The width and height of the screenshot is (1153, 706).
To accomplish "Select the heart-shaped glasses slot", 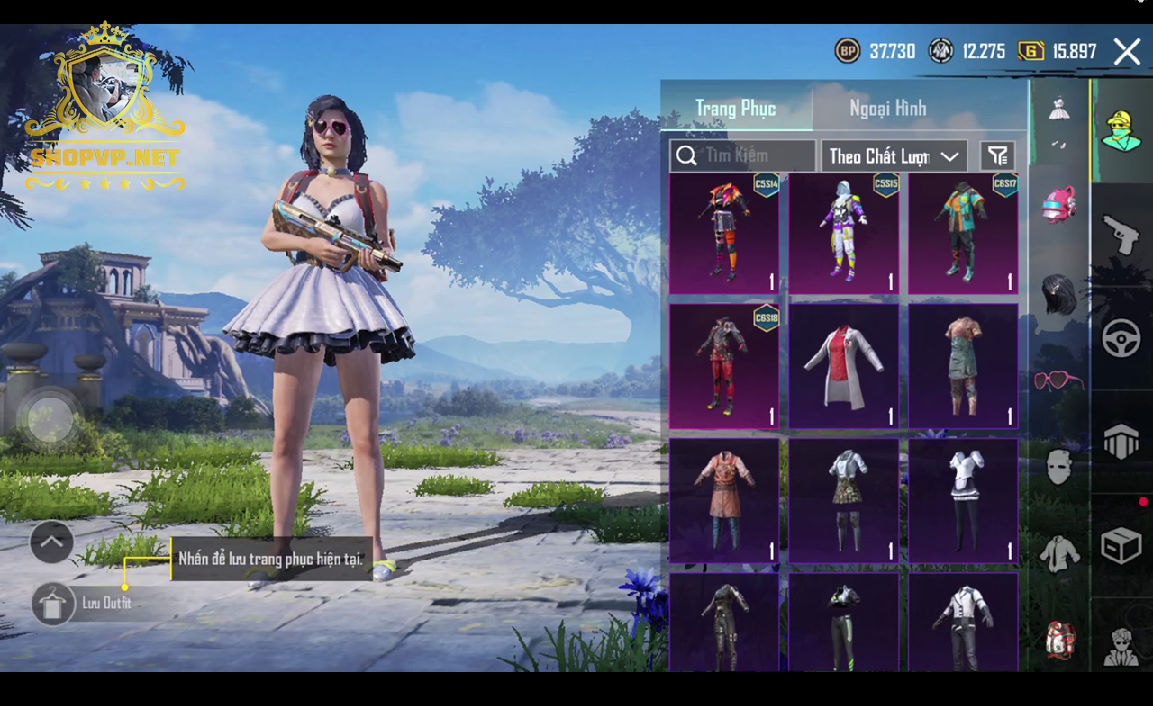I will (1059, 380).
